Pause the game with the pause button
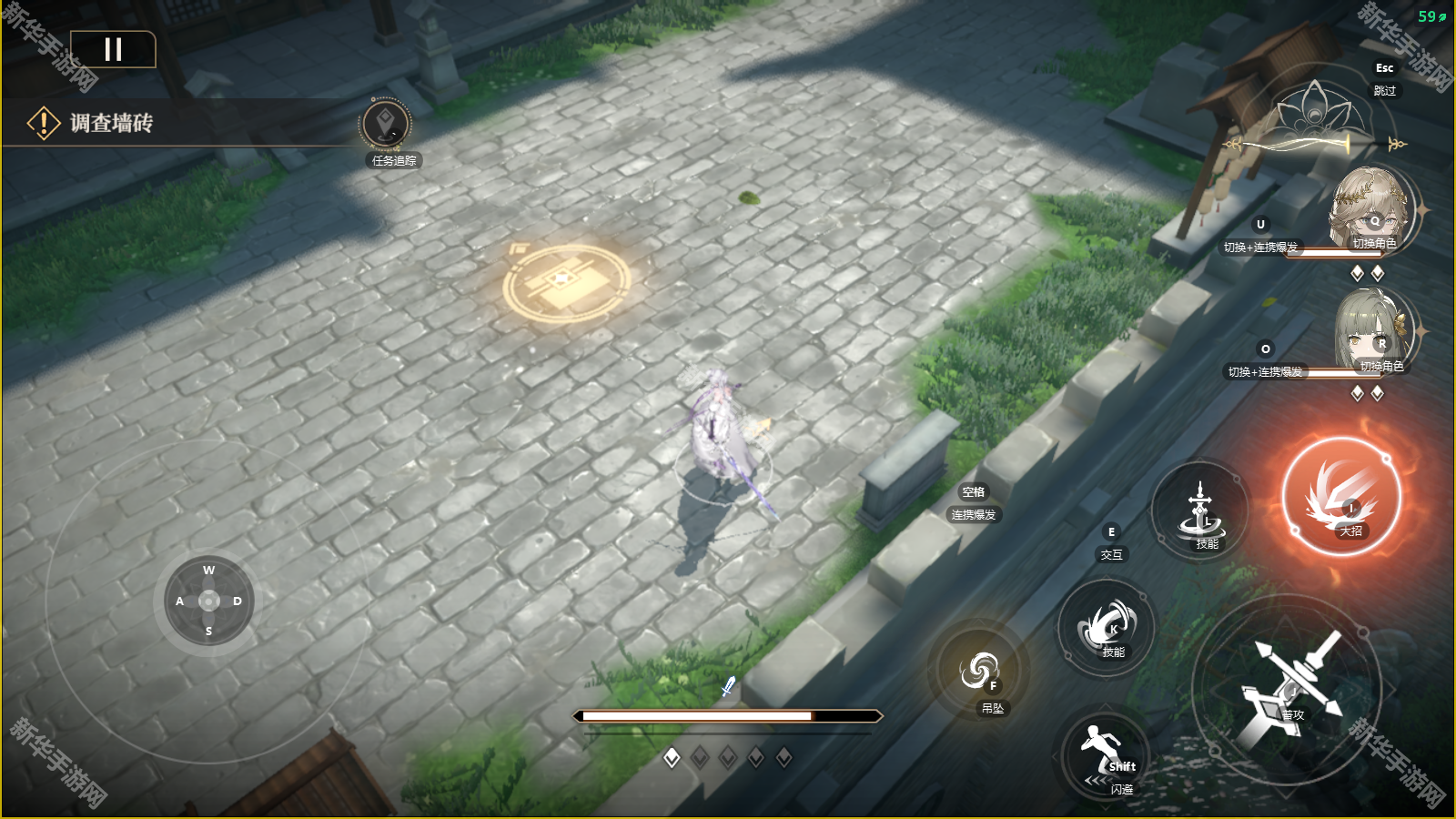1456x819 pixels. pyautogui.click(x=113, y=49)
